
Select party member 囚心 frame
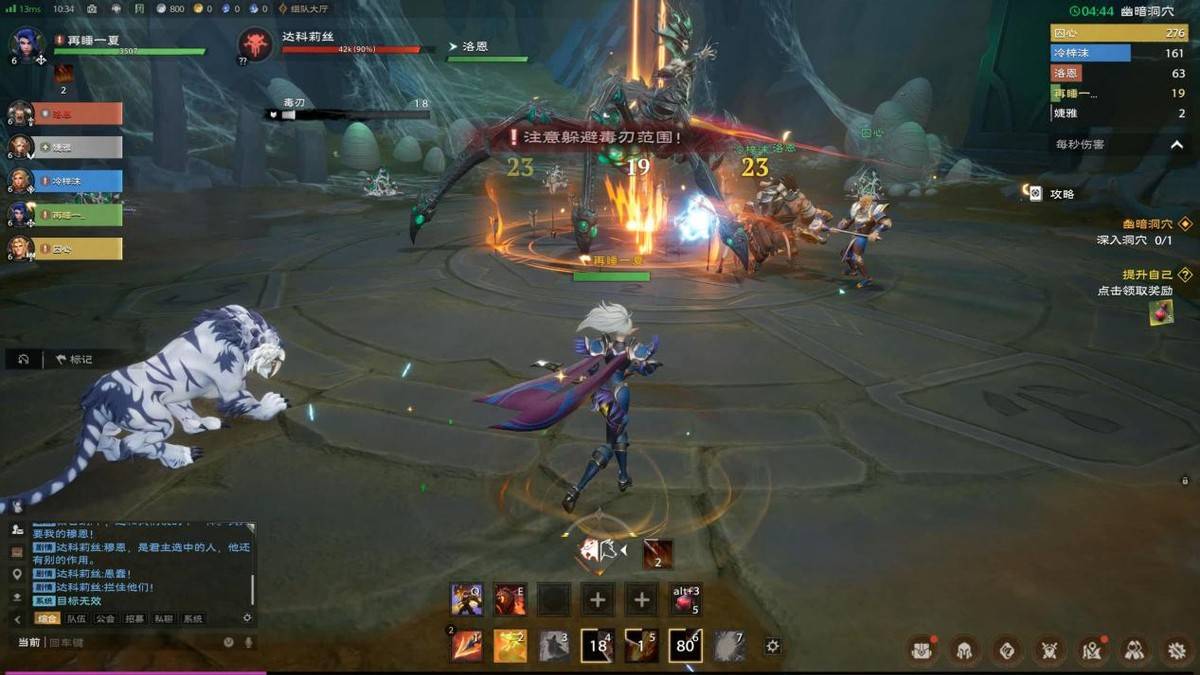pyautogui.click(x=78, y=248)
